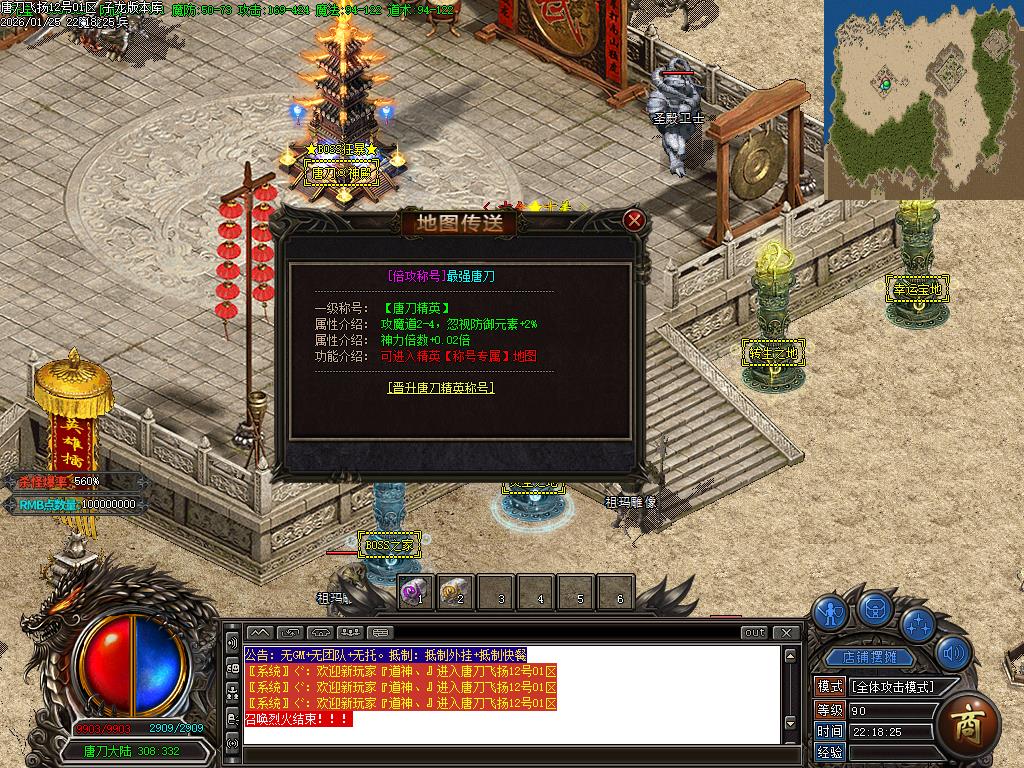
Task: Click the chat panel 'out' button
Action: (x=754, y=632)
